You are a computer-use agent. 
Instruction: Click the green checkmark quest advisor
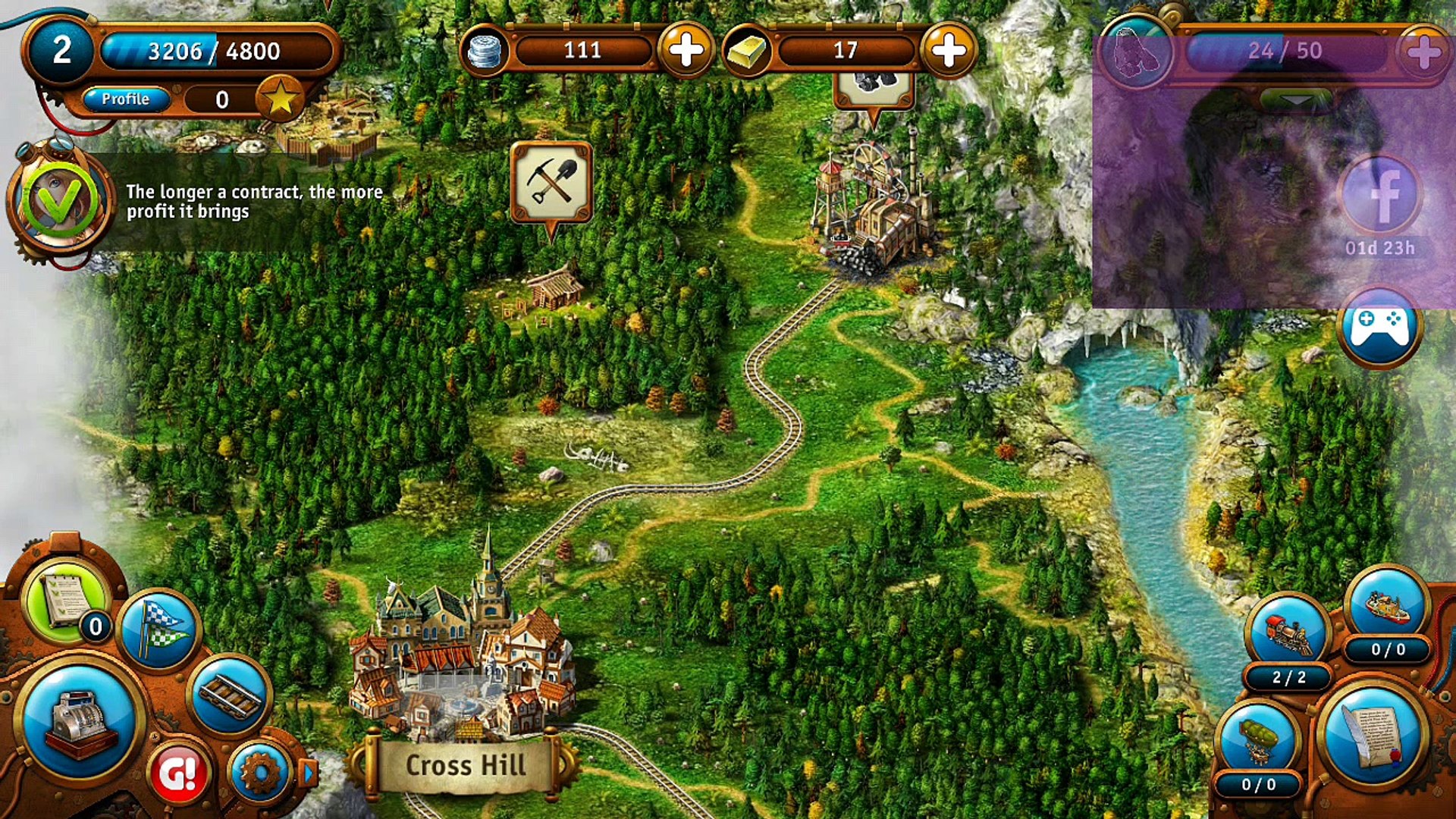point(59,201)
